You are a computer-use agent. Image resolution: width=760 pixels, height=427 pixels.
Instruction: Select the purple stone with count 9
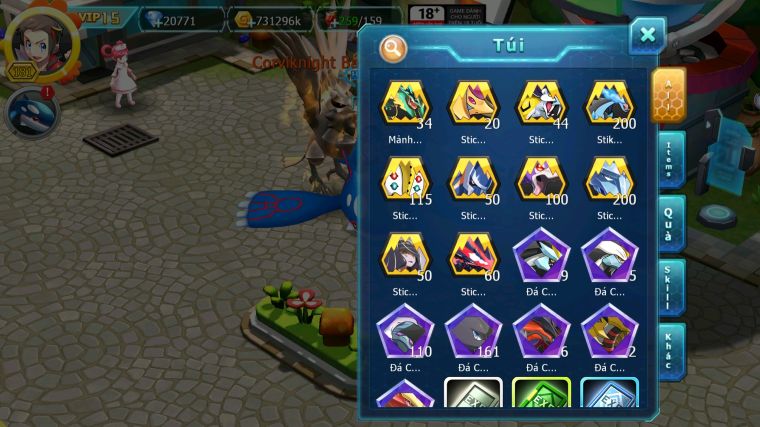[x=541, y=256]
